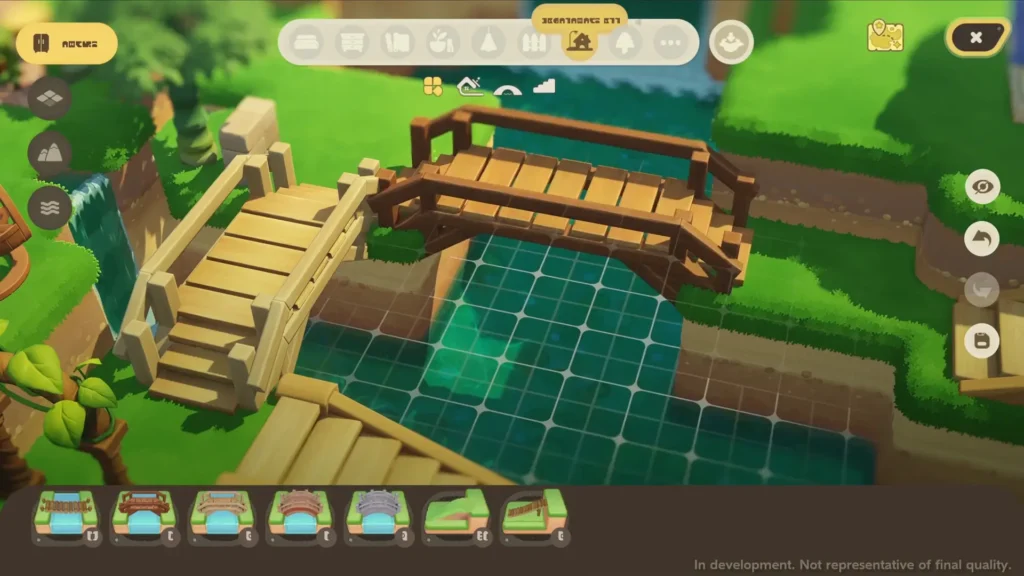The image size is (1024, 576).
Task: Close build mode with the X button
Action: point(976,38)
